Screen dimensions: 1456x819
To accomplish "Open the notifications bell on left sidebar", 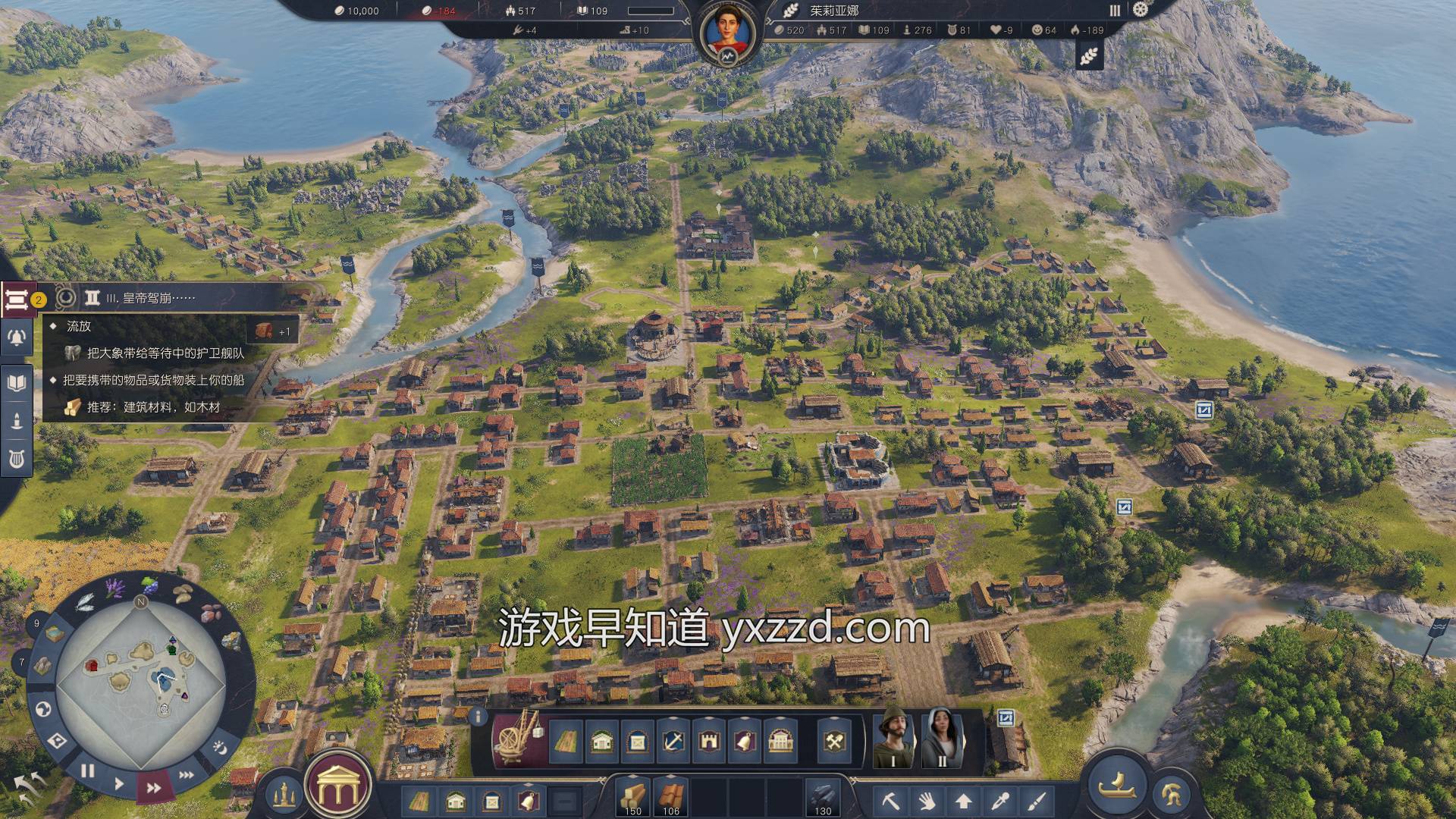I will pyautogui.click(x=16, y=338).
